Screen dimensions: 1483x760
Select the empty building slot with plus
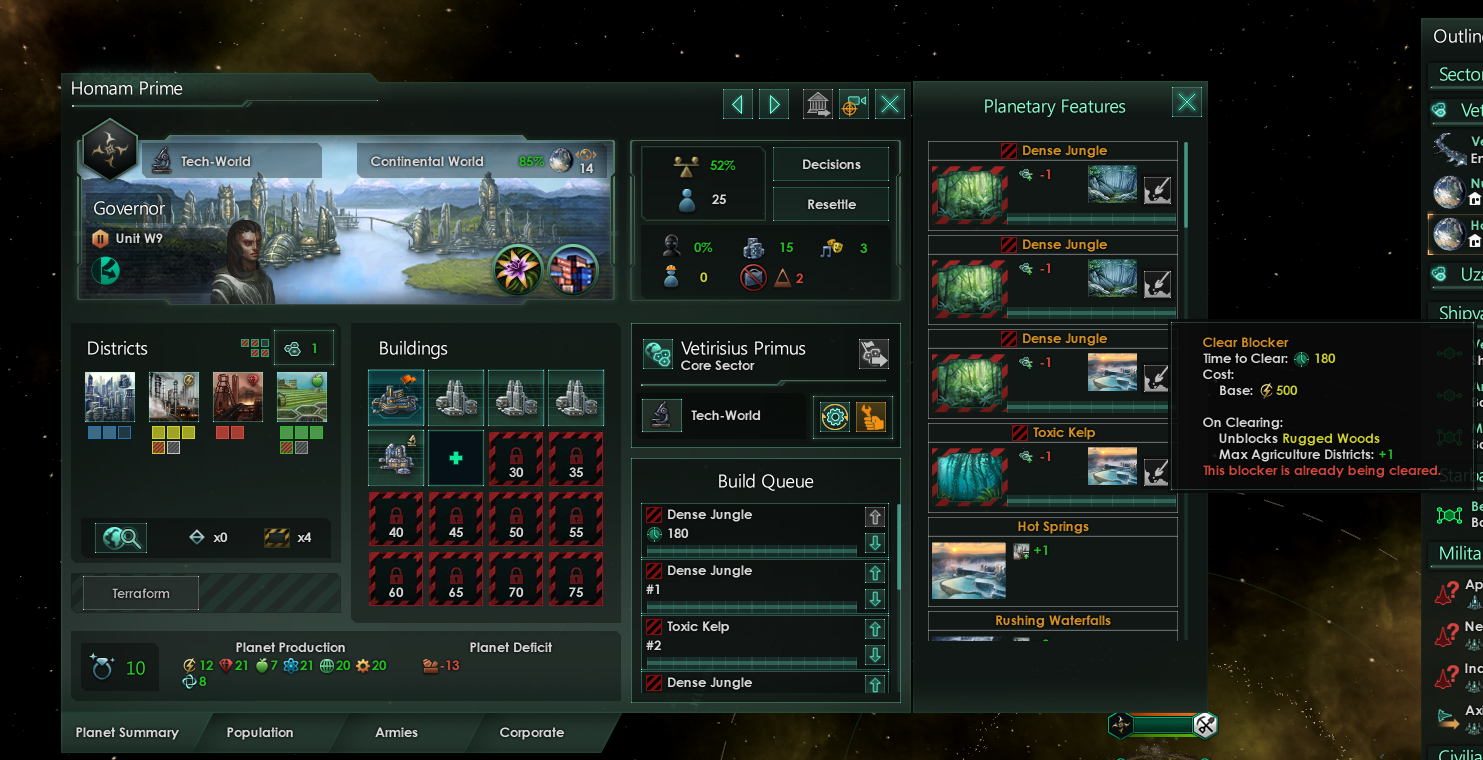pyautogui.click(x=456, y=458)
